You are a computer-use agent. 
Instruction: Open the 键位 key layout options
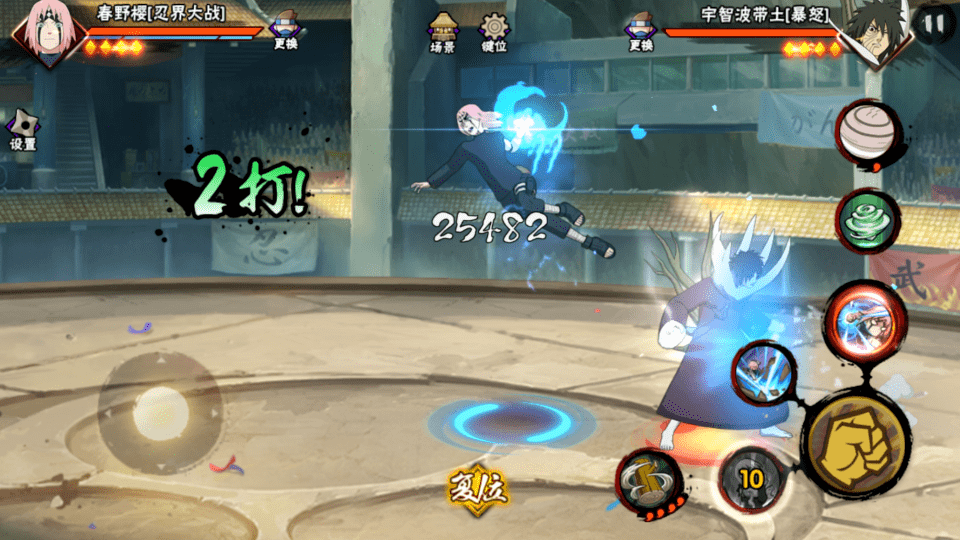[493, 31]
